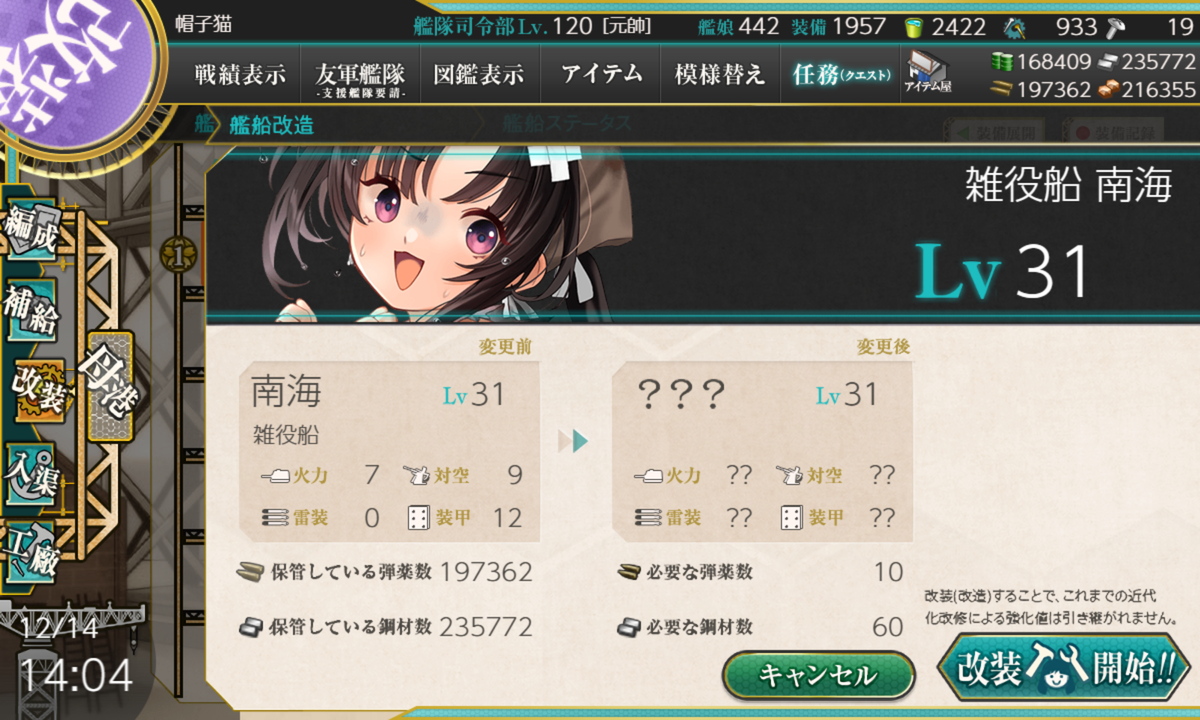
Task: Open the 入渠 repair dock
Action: (30, 468)
